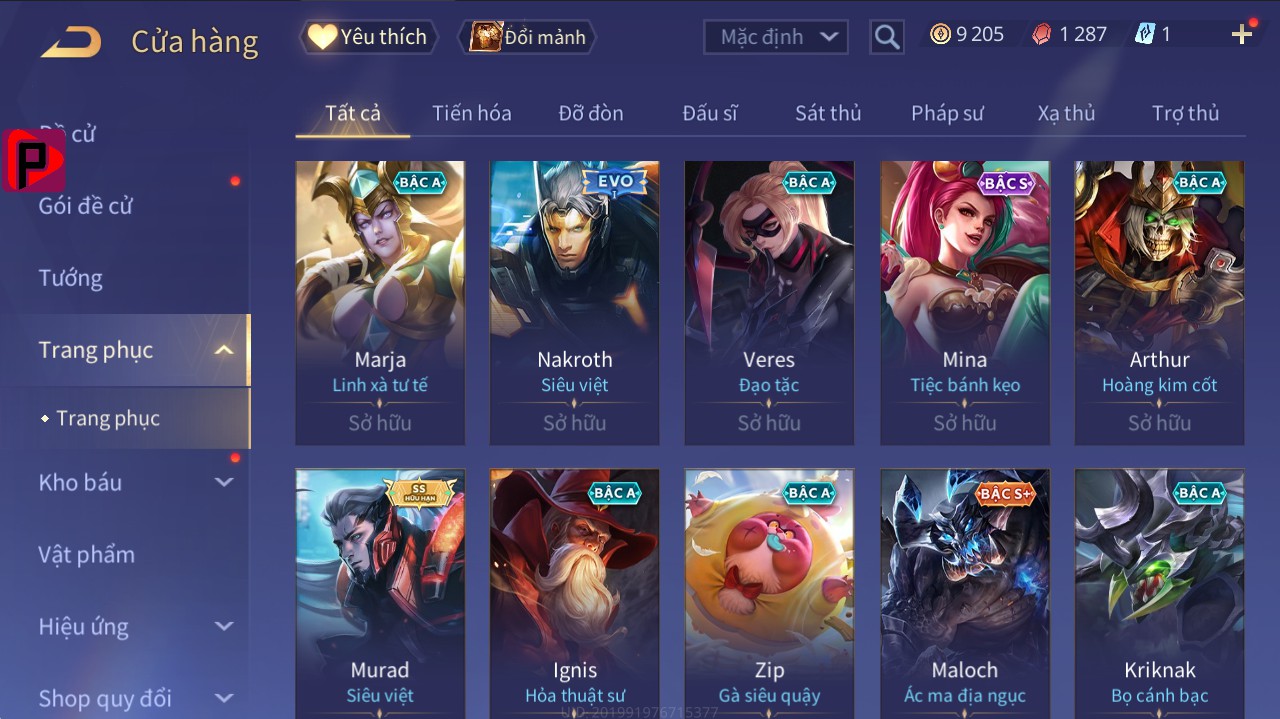Show the Đấu sĩ category
This screenshot has height=719, width=1280.
click(709, 113)
